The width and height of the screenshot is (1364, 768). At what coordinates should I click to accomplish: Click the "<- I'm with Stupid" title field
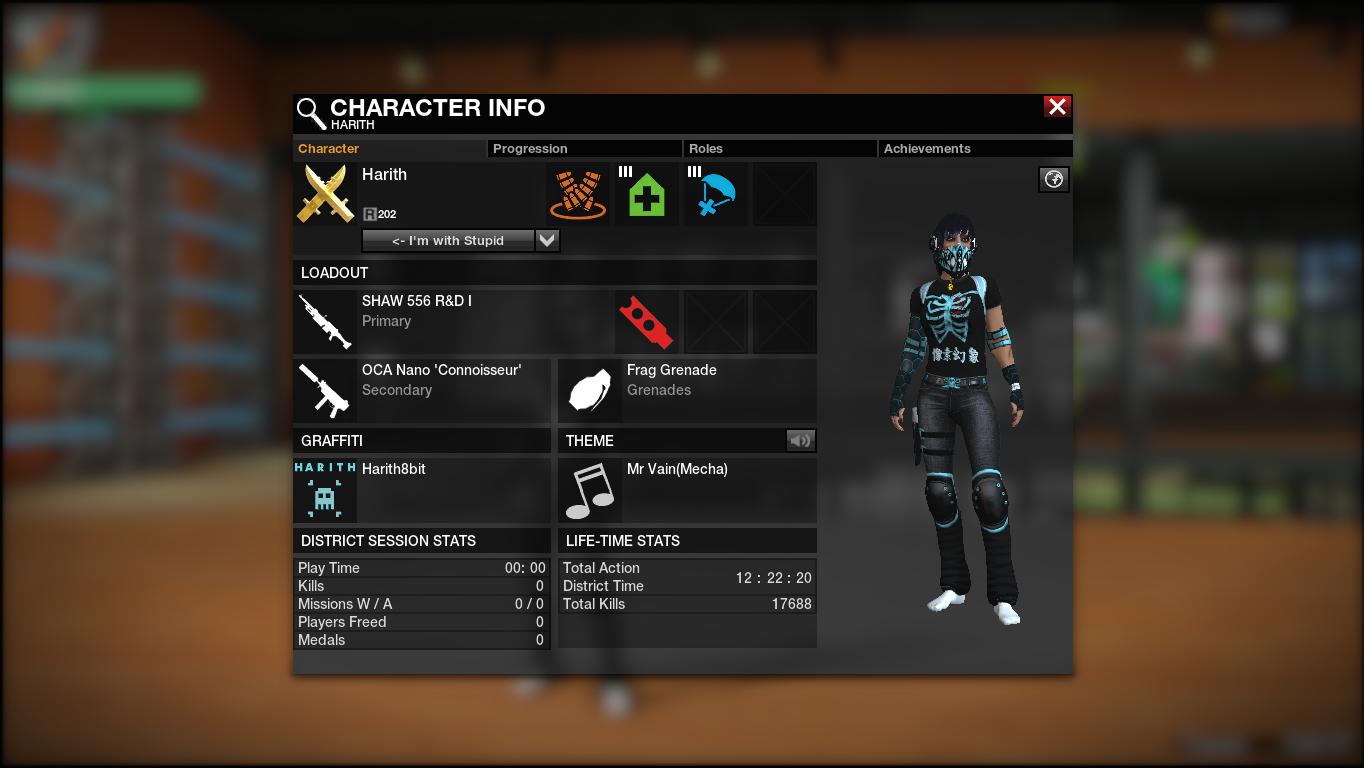448,240
